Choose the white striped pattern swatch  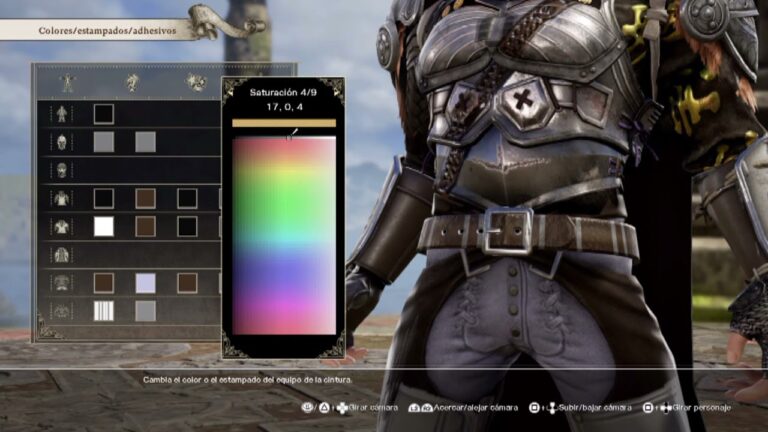pos(104,311)
